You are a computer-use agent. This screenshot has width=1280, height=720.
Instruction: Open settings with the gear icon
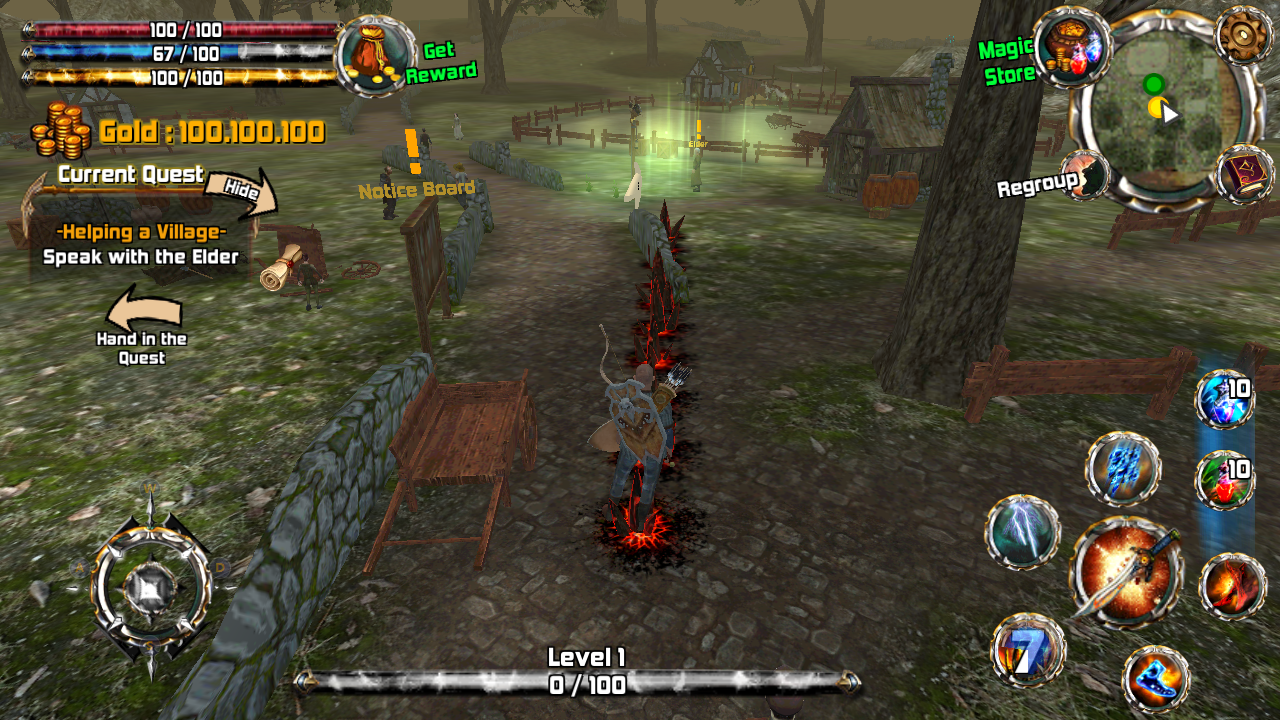point(1244,35)
